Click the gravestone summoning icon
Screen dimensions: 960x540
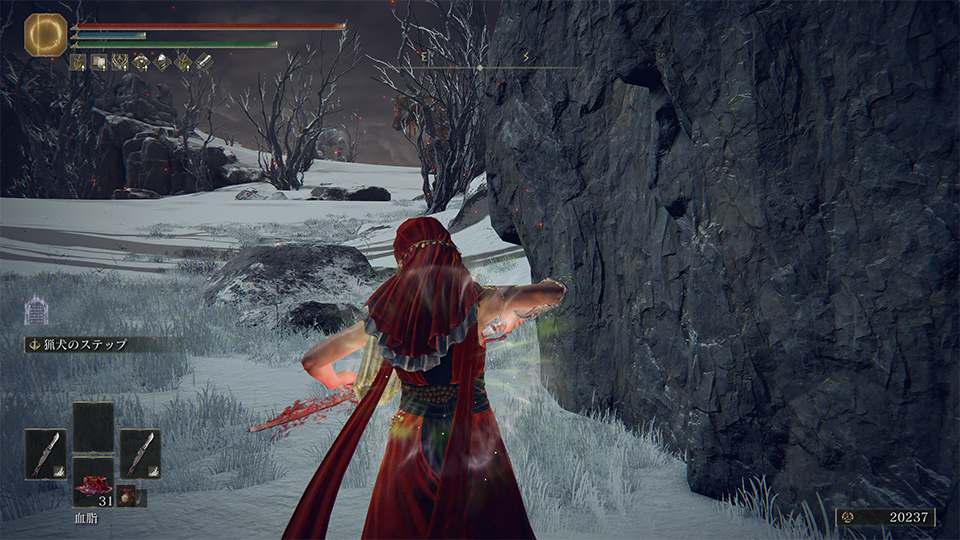click(36, 309)
